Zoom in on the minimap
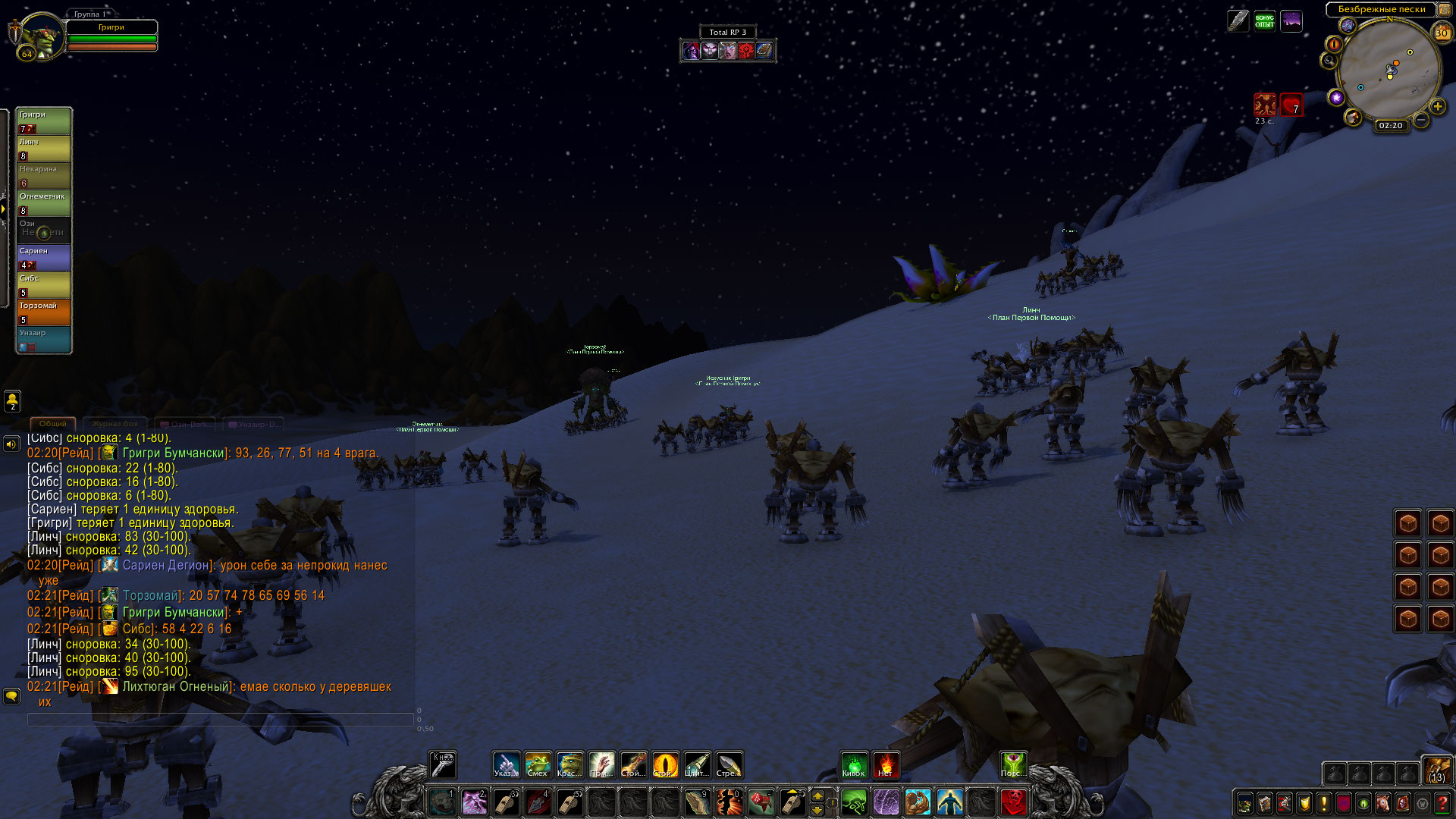This screenshot has width=1456, height=819. point(1438,107)
